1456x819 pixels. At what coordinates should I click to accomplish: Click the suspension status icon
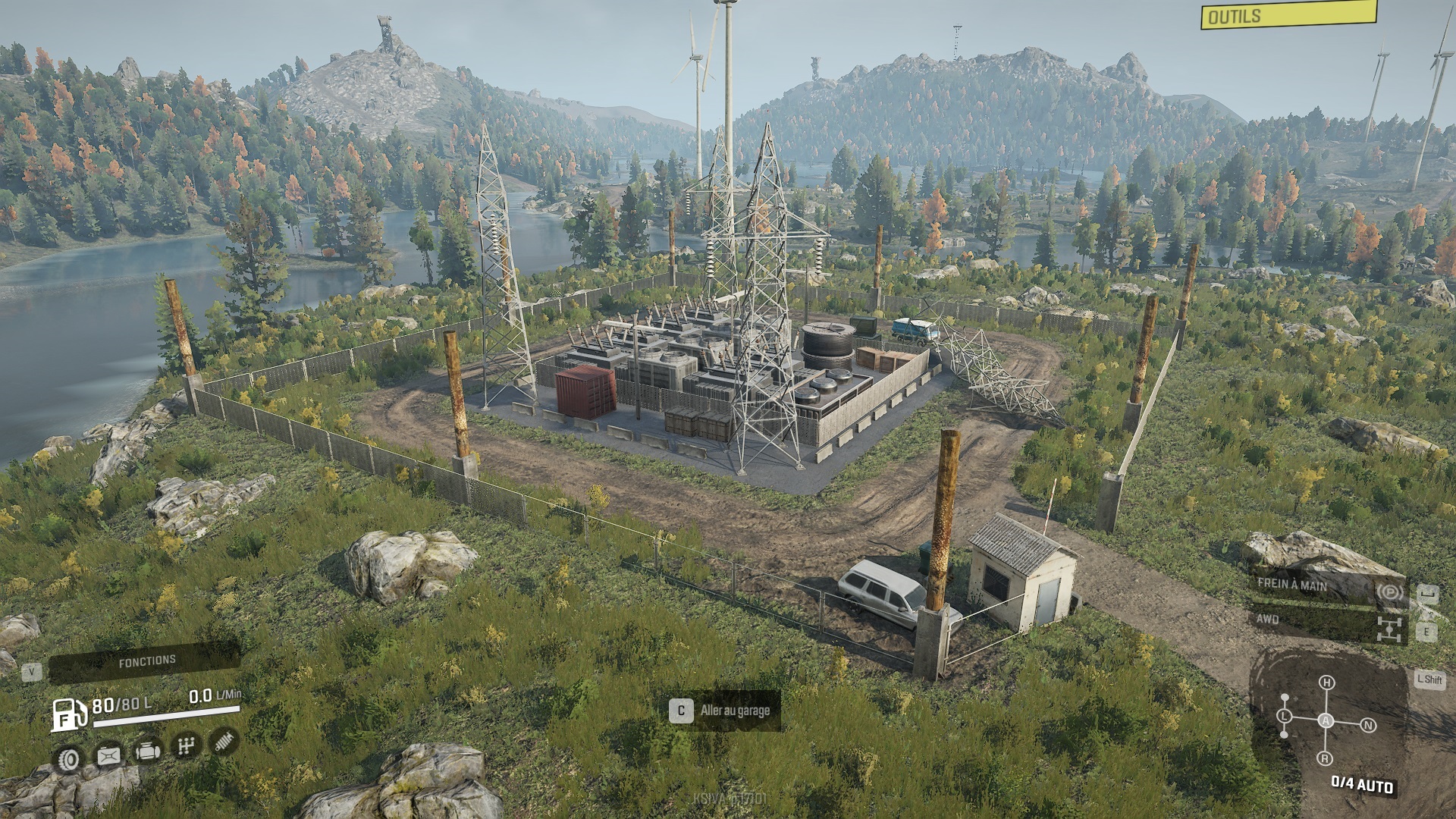[224, 741]
